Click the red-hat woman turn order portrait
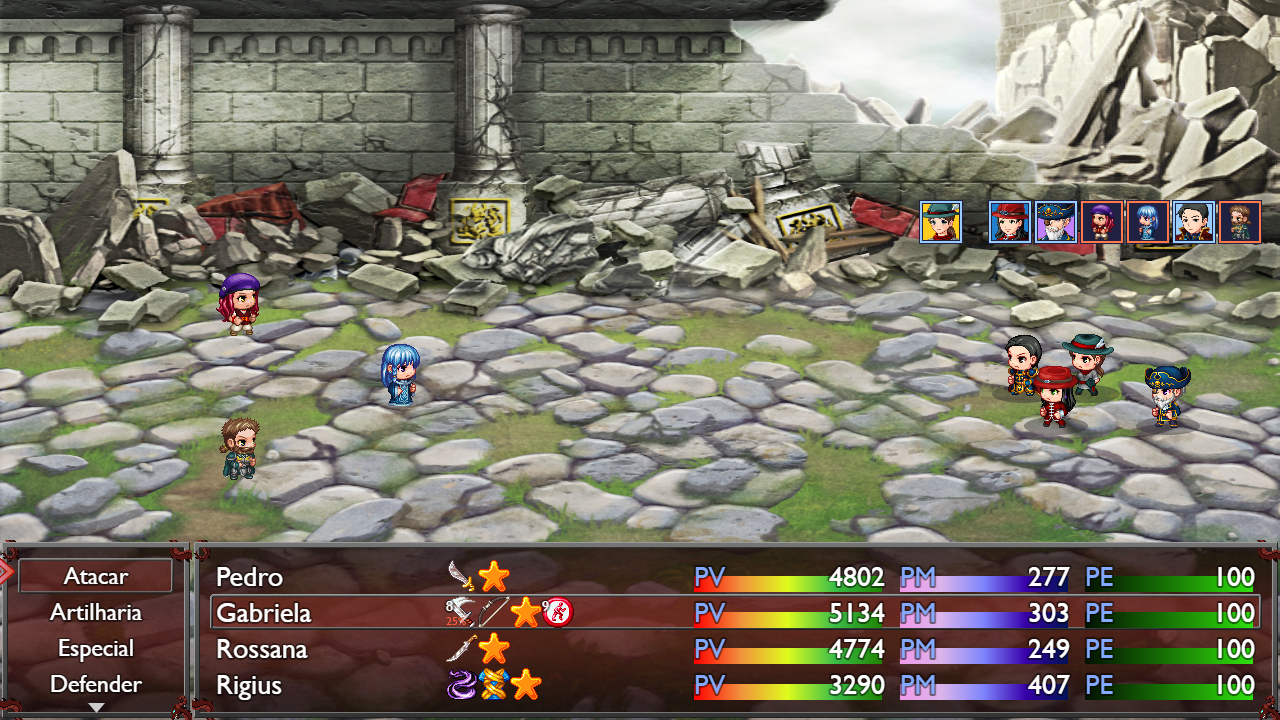1280x720 pixels. (1010, 222)
